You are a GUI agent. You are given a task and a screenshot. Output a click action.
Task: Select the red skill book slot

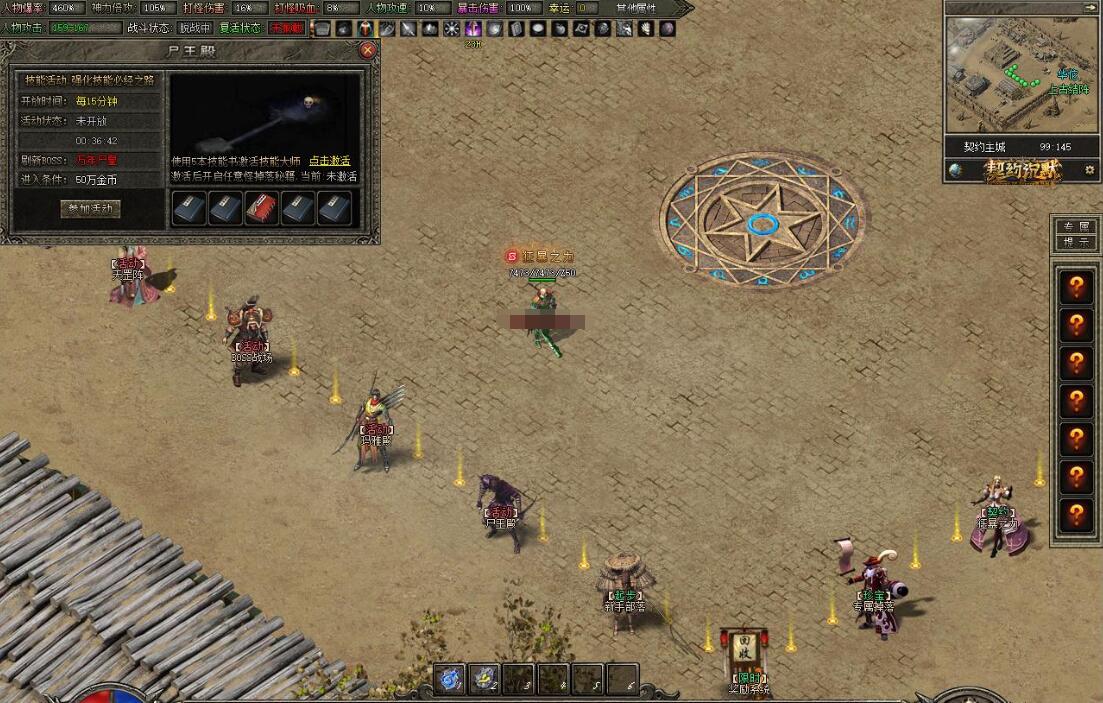pyautogui.click(x=262, y=207)
